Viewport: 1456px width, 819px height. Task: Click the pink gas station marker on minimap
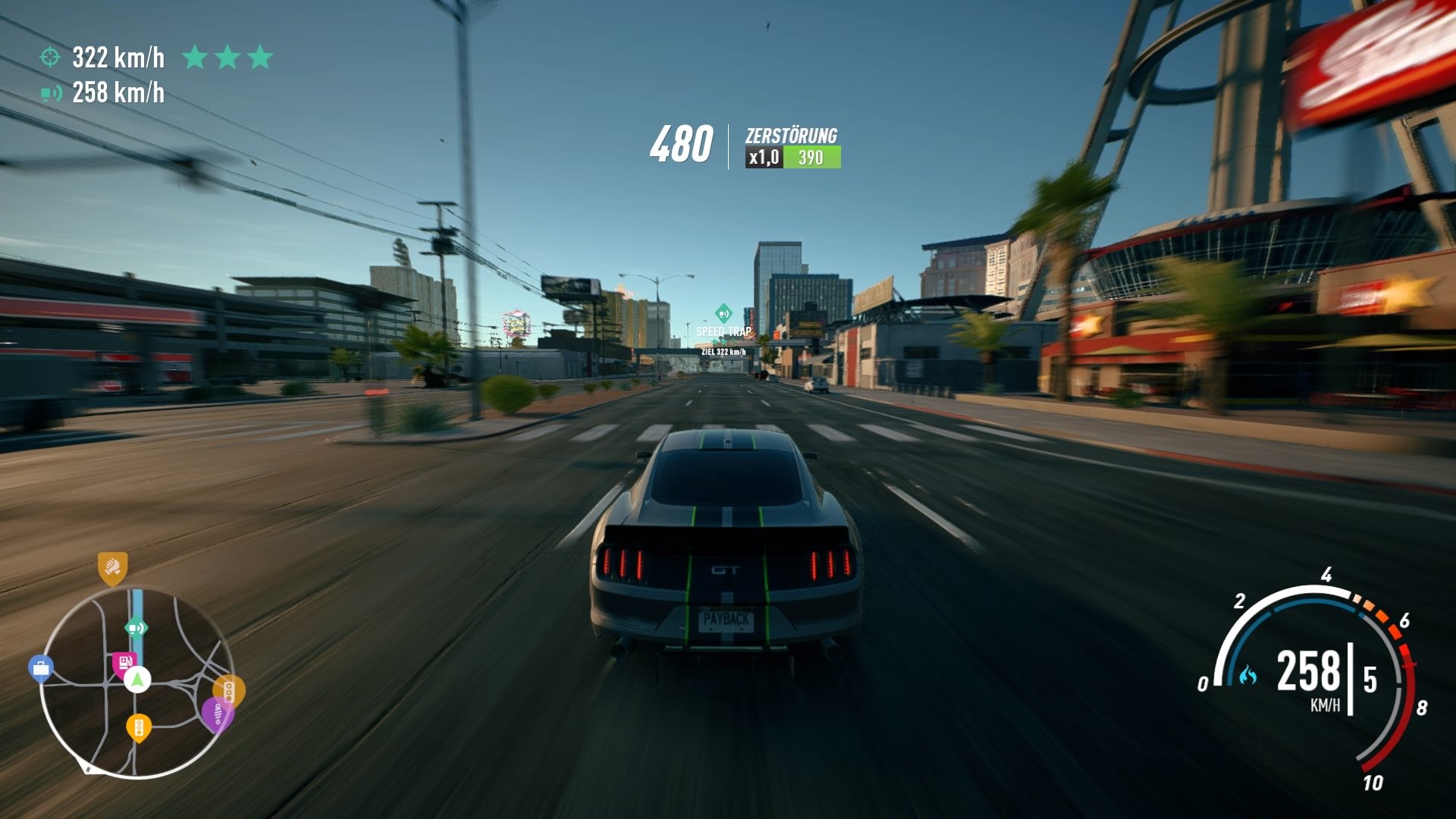(126, 661)
